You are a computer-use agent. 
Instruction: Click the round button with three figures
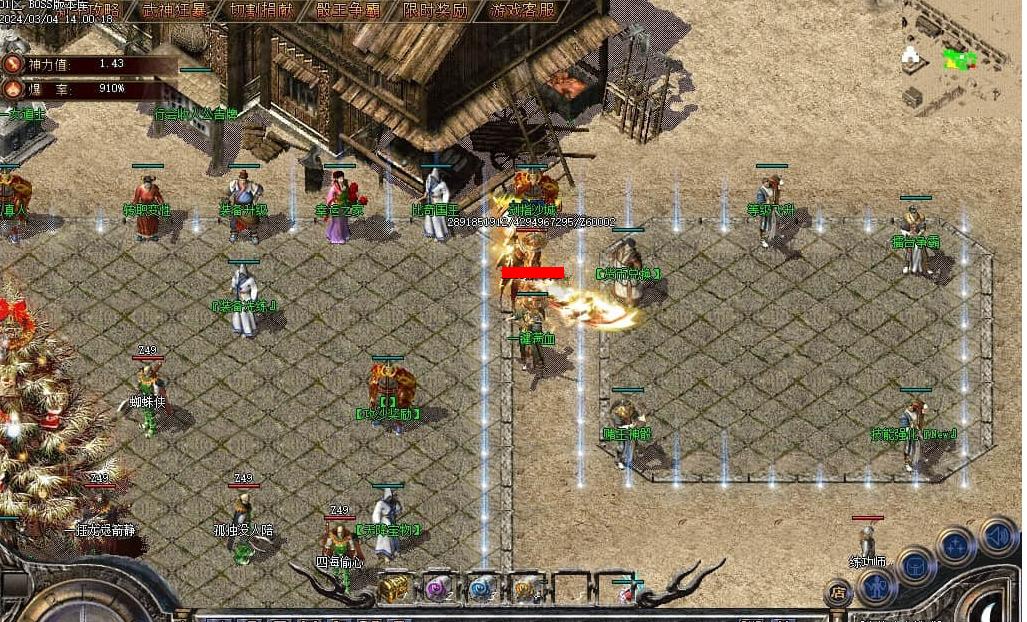[x=956, y=546]
